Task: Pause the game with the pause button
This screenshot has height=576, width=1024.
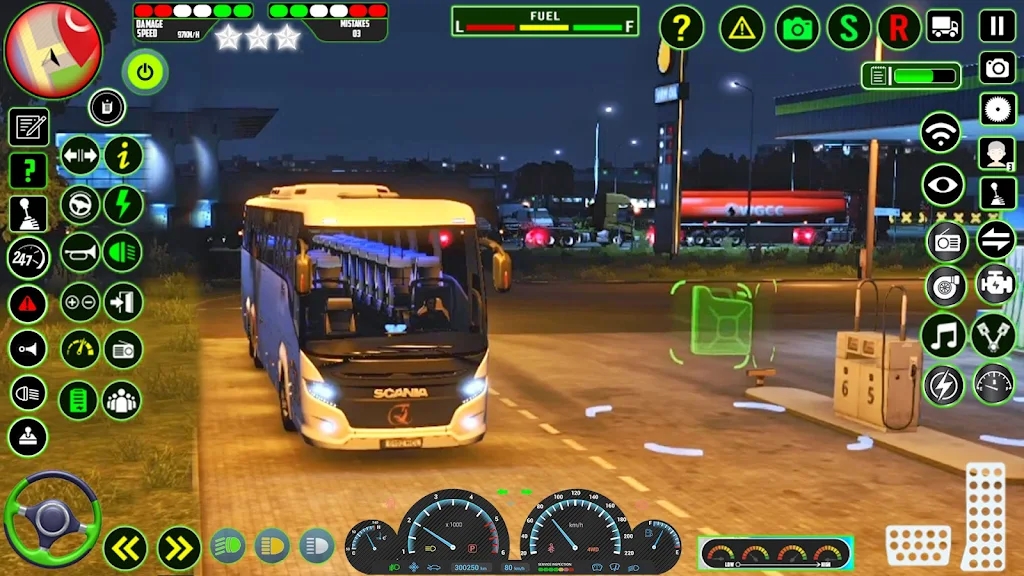Action: pyautogui.click(x=997, y=26)
